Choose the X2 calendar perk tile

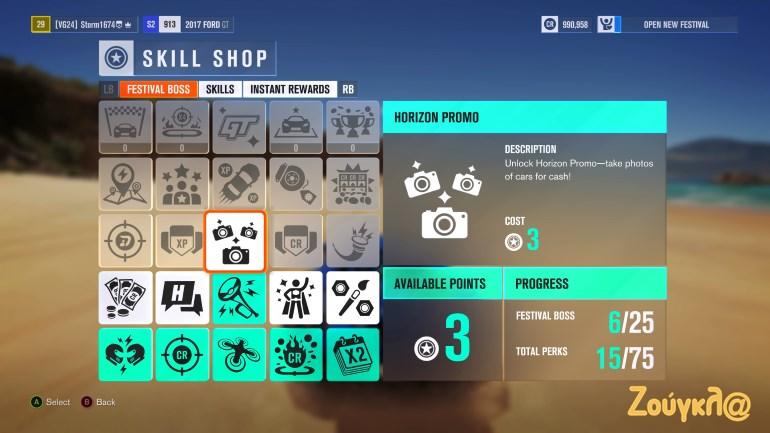coord(353,355)
